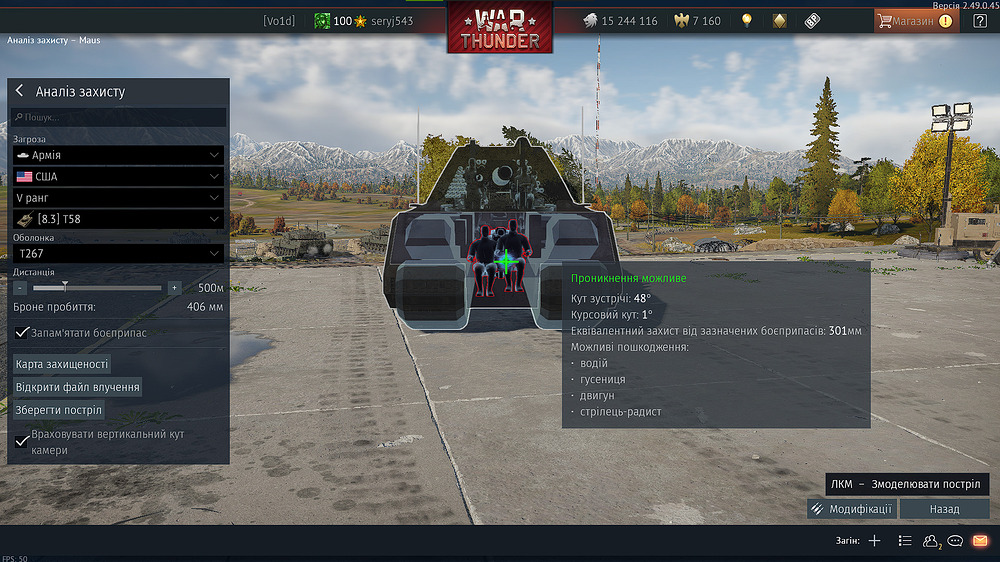This screenshot has height=562, width=1000.
Task: Open the T58 vehicle dropdown
Action: pos(118,219)
